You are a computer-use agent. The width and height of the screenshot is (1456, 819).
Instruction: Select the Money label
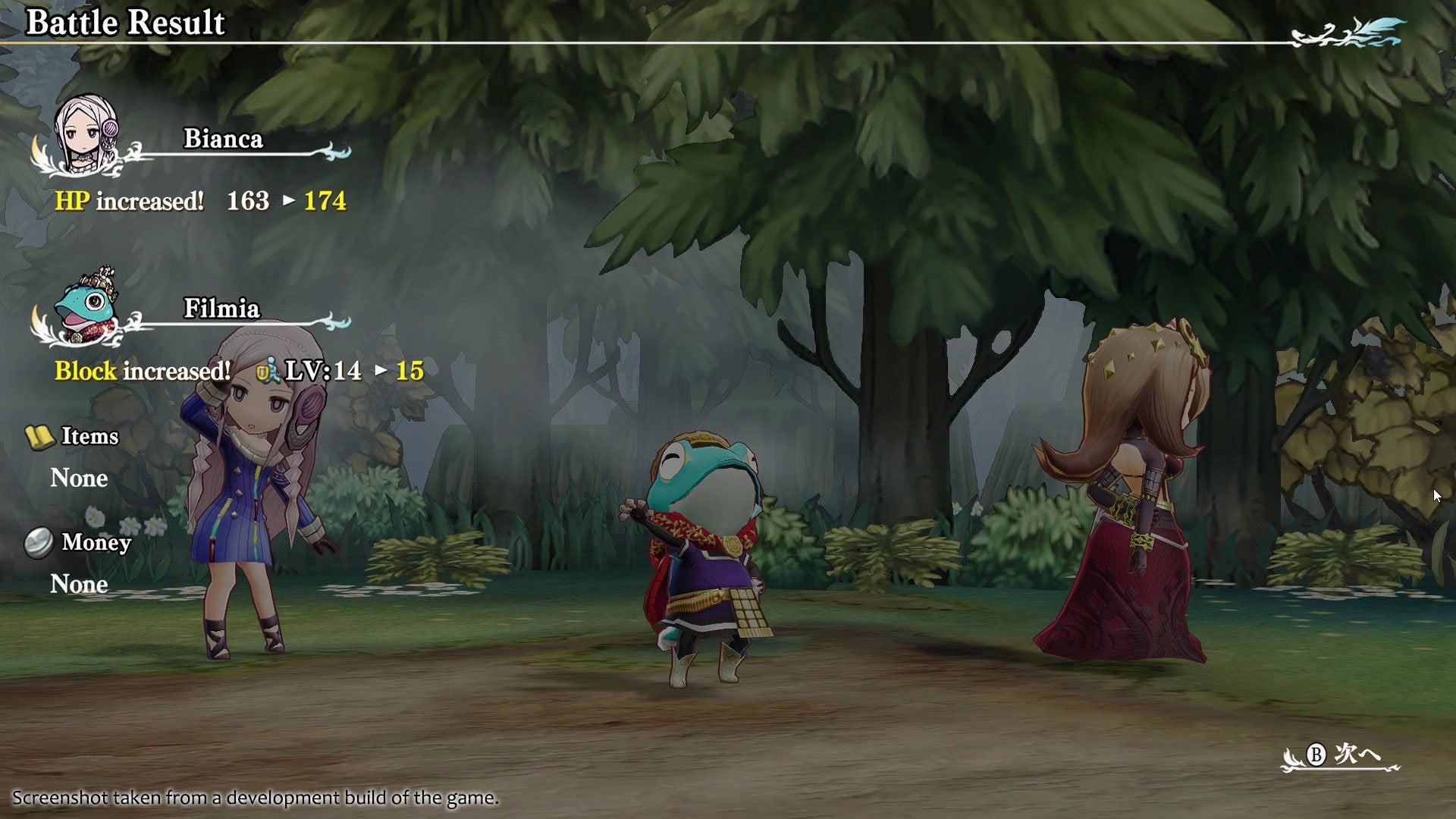[x=97, y=541]
